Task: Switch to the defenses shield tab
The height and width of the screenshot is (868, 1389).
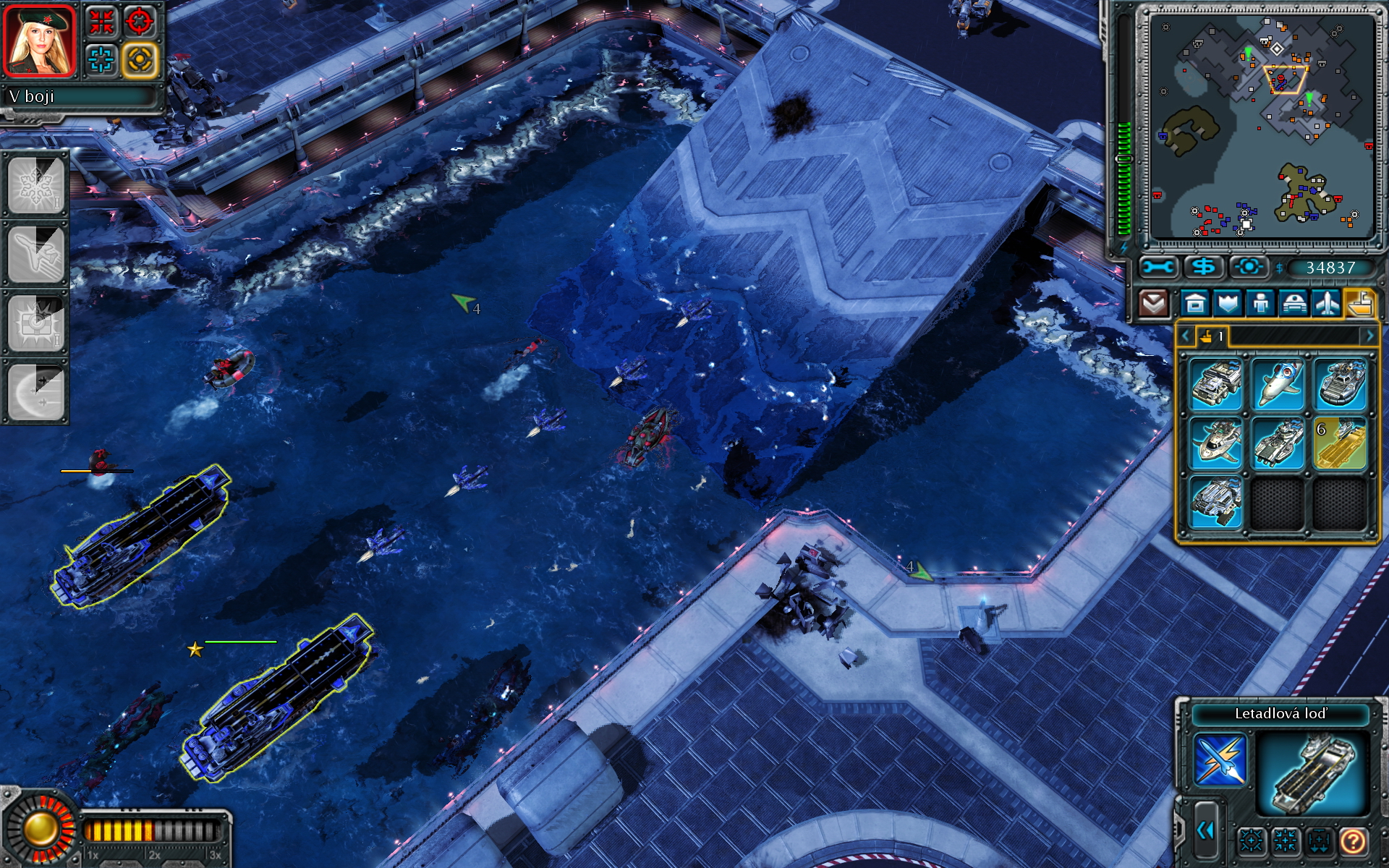Action: click(1228, 303)
